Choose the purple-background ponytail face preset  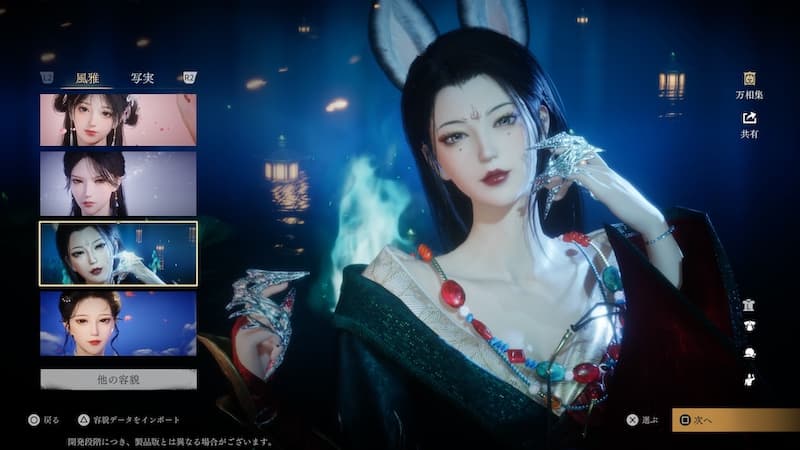tap(118, 183)
